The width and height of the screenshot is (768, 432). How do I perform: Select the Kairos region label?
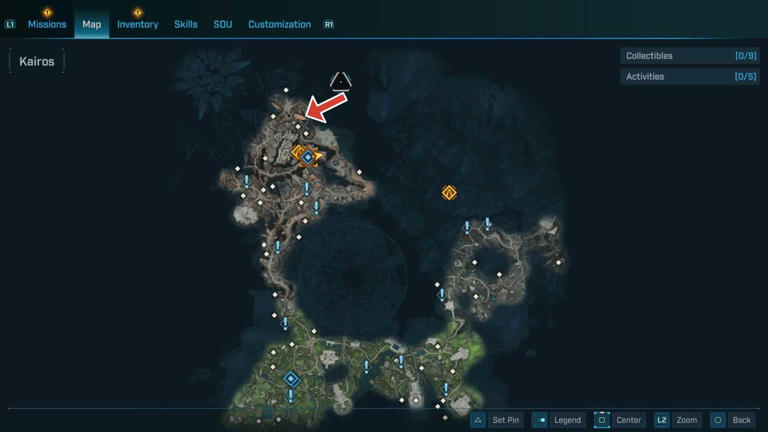tap(36, 62)
